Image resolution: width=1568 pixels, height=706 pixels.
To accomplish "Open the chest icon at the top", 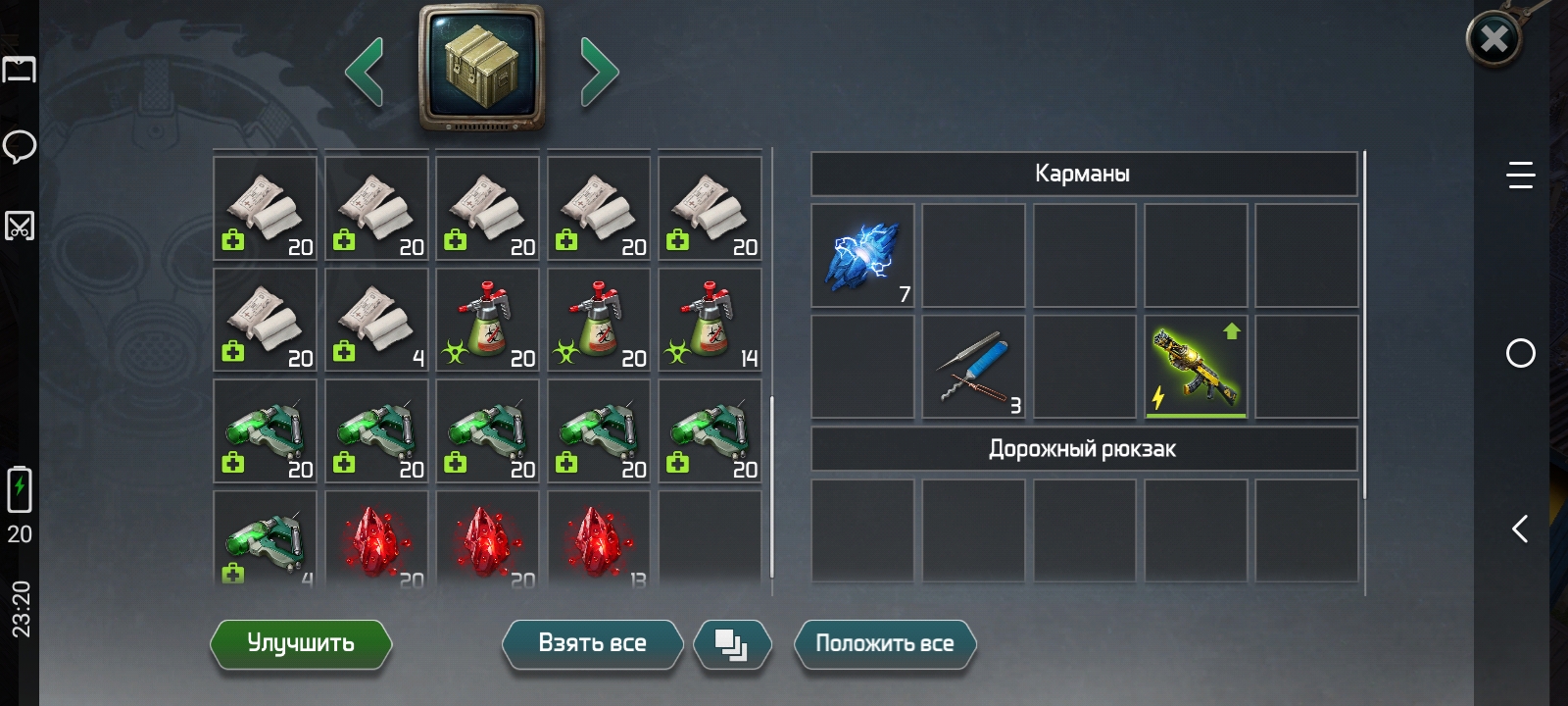I will 481,67.
